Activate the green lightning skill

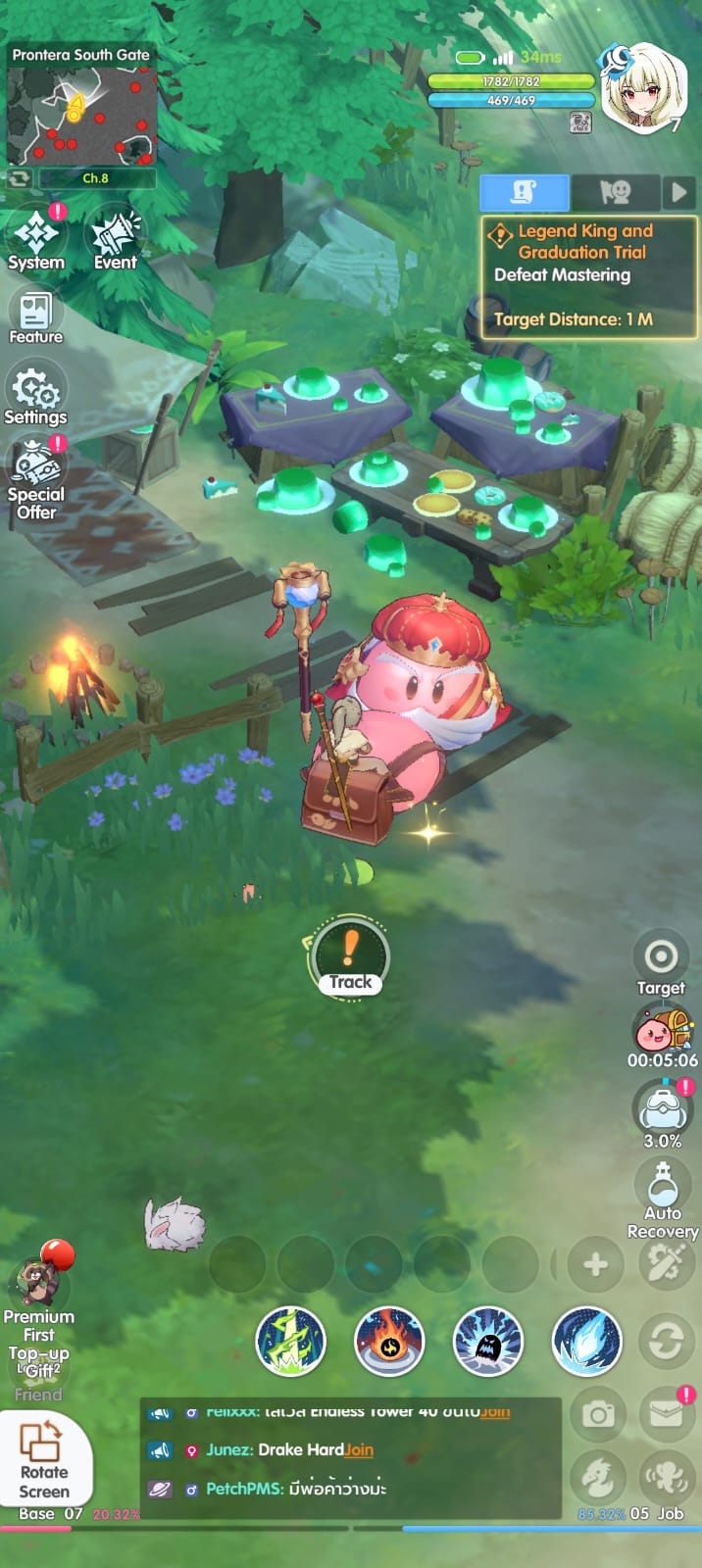point(290,1341)
